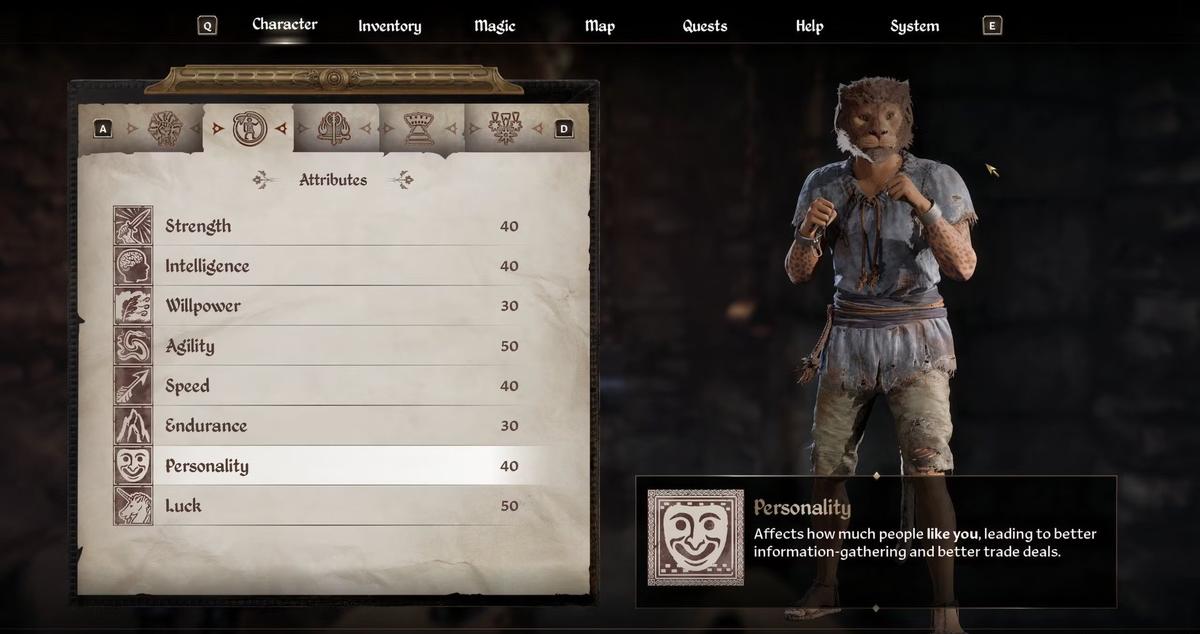Show the Quests journal

point(704,26)
